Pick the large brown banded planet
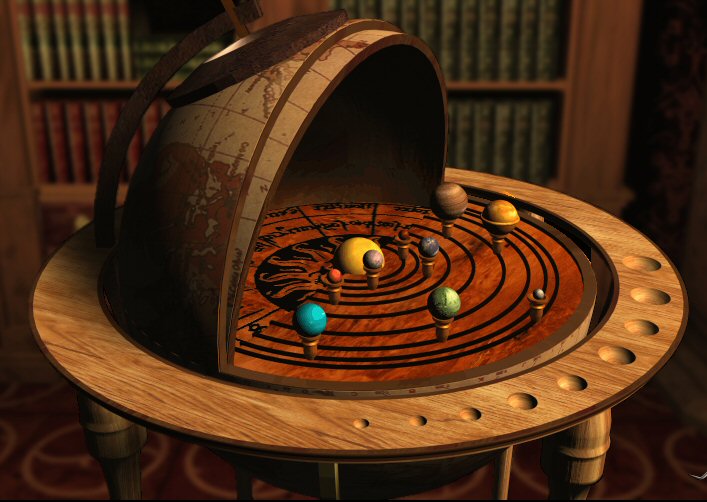The height and width of the screenshot is (502, 707). (450, 199)
